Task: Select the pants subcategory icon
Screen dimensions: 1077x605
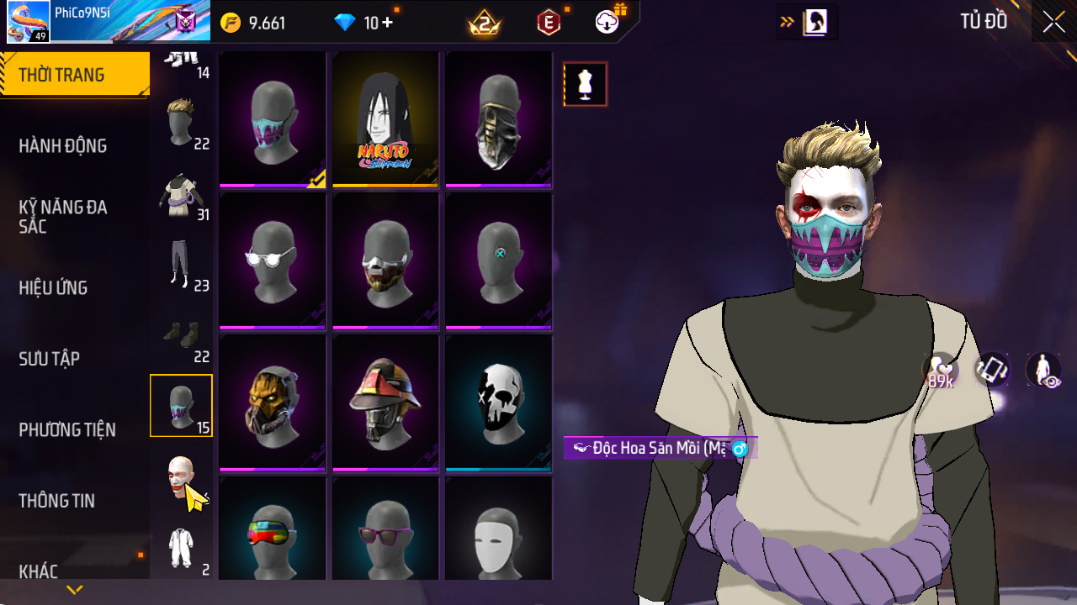Action: 181,264
